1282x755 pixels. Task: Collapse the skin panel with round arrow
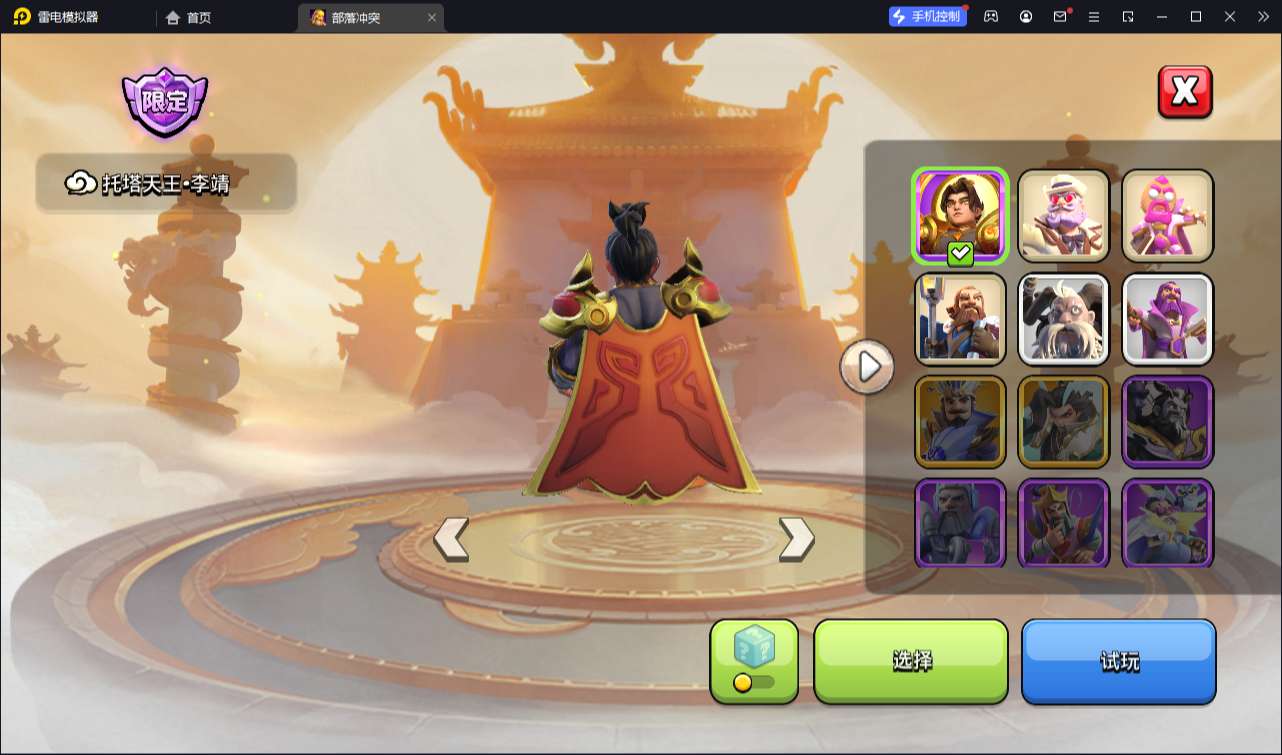click(867, 367)
